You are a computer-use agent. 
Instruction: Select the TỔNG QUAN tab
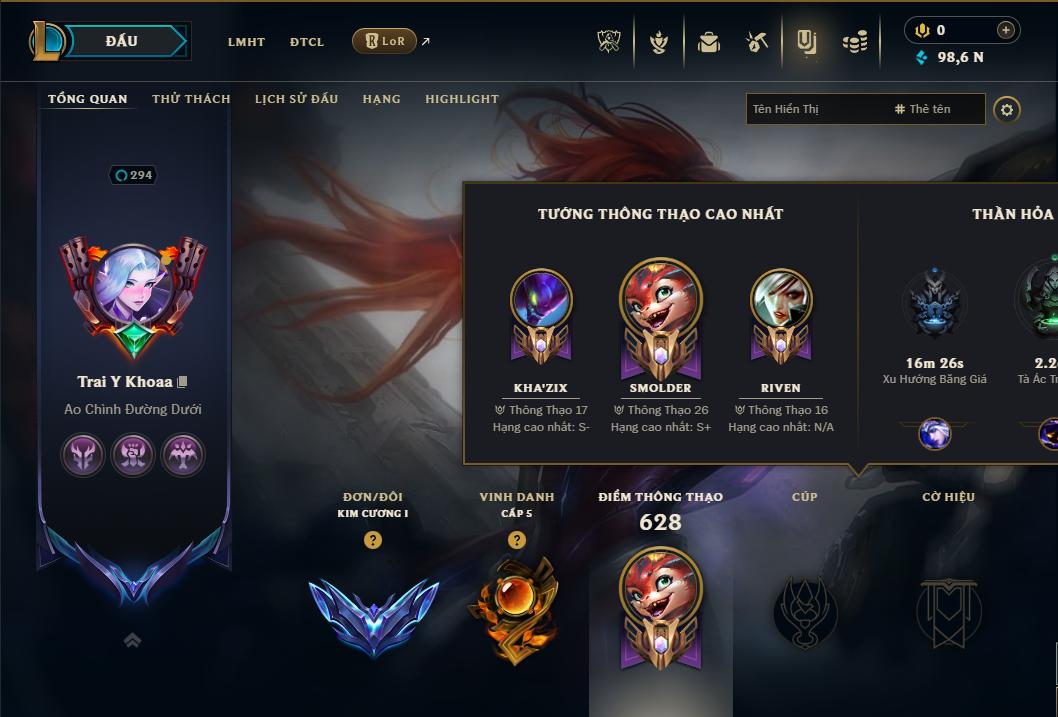tap(88, 99)
